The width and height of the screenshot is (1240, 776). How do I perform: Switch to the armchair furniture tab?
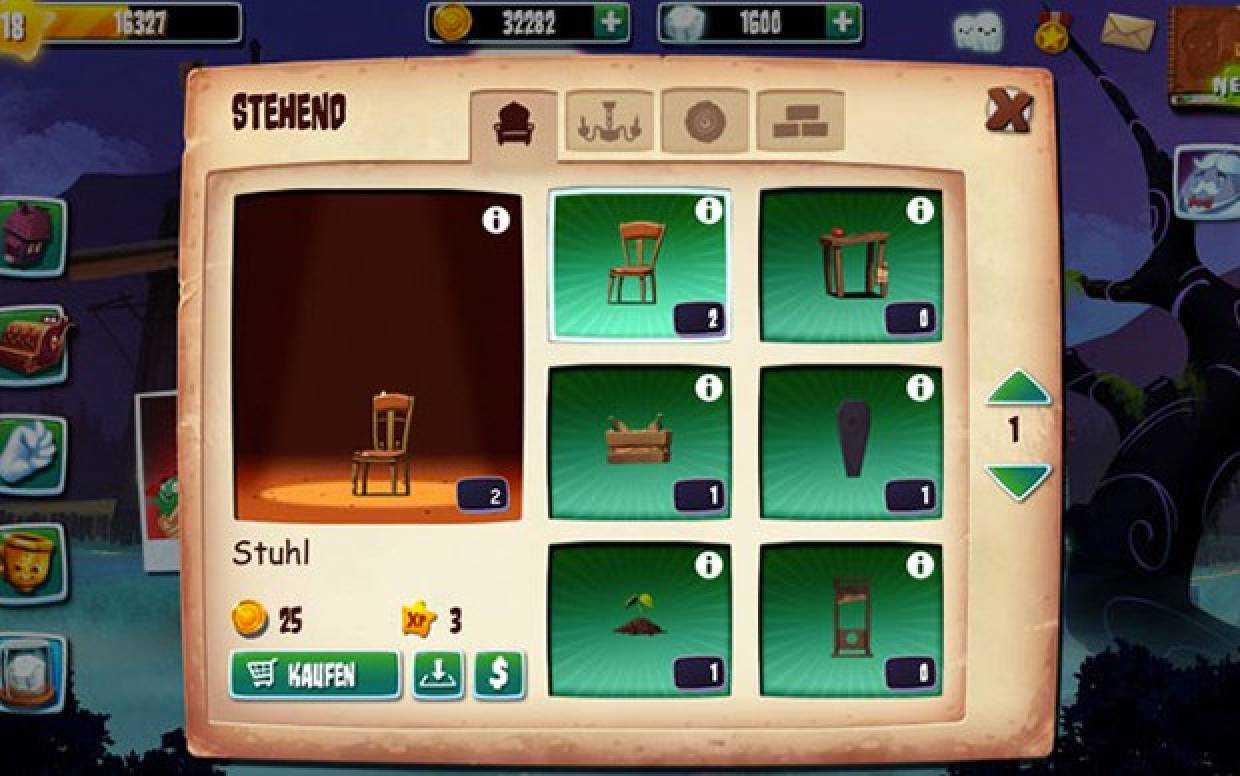tap(514, 124)
